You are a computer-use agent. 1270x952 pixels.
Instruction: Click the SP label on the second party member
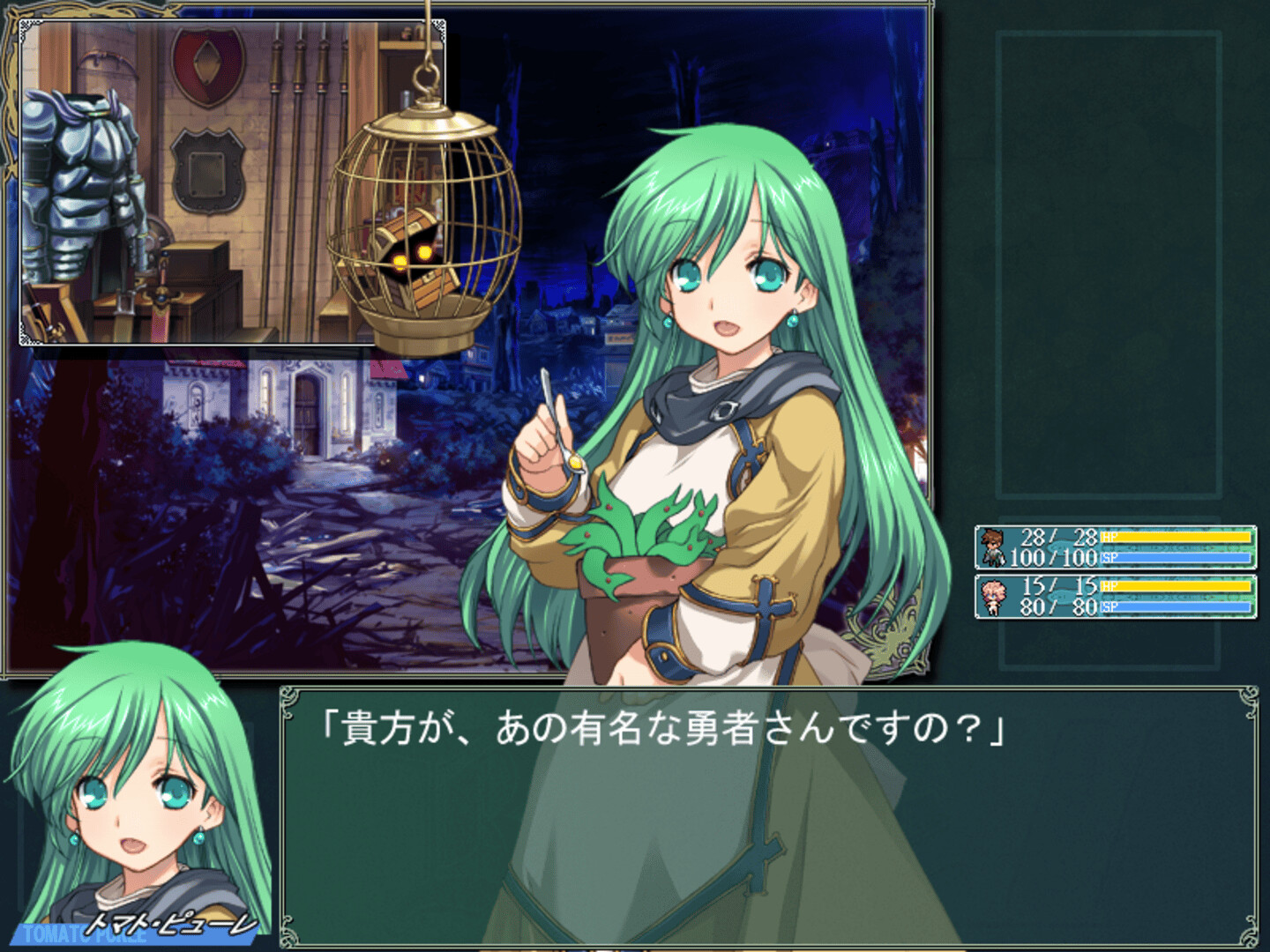pyautogui.click(x=1109, y=606)
